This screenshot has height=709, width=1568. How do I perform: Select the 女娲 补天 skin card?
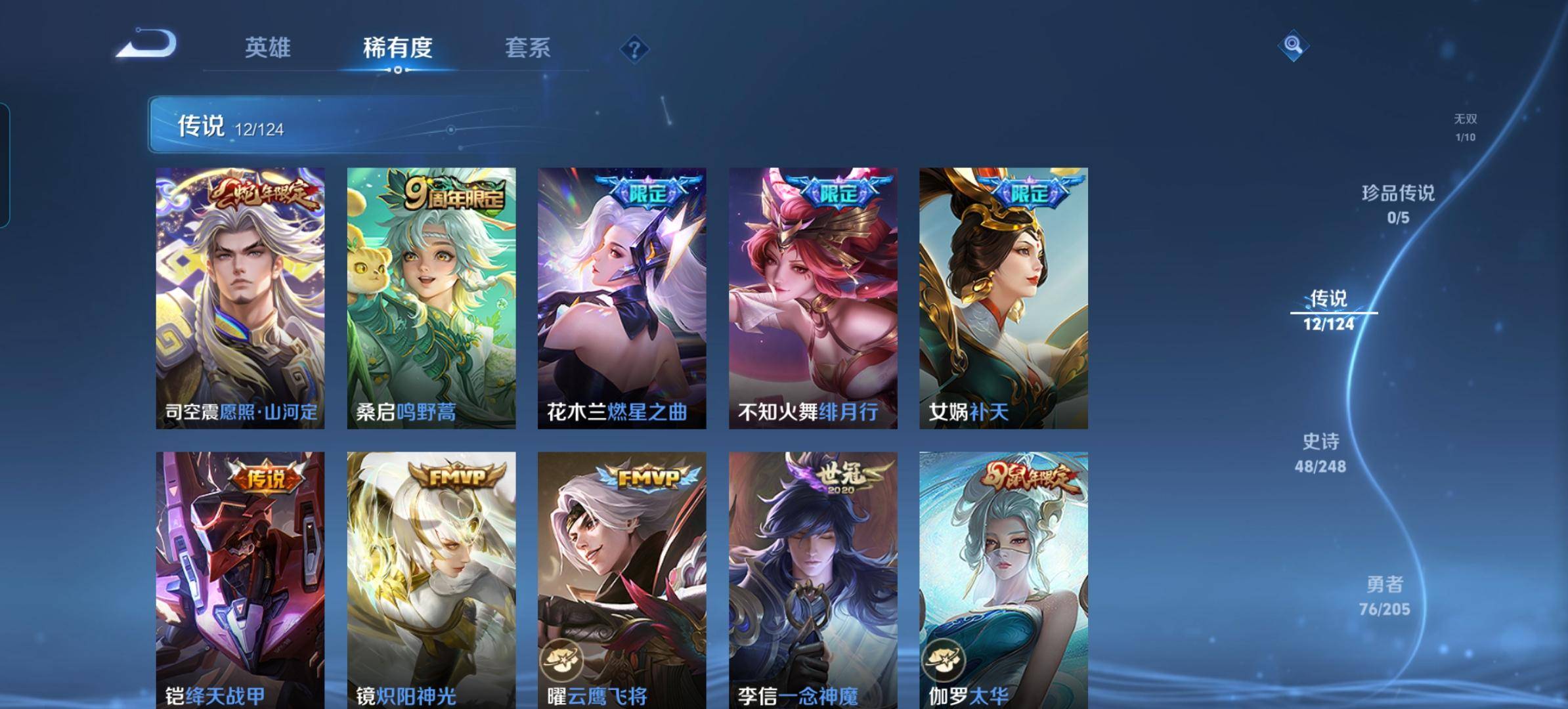click(1003, 298)
